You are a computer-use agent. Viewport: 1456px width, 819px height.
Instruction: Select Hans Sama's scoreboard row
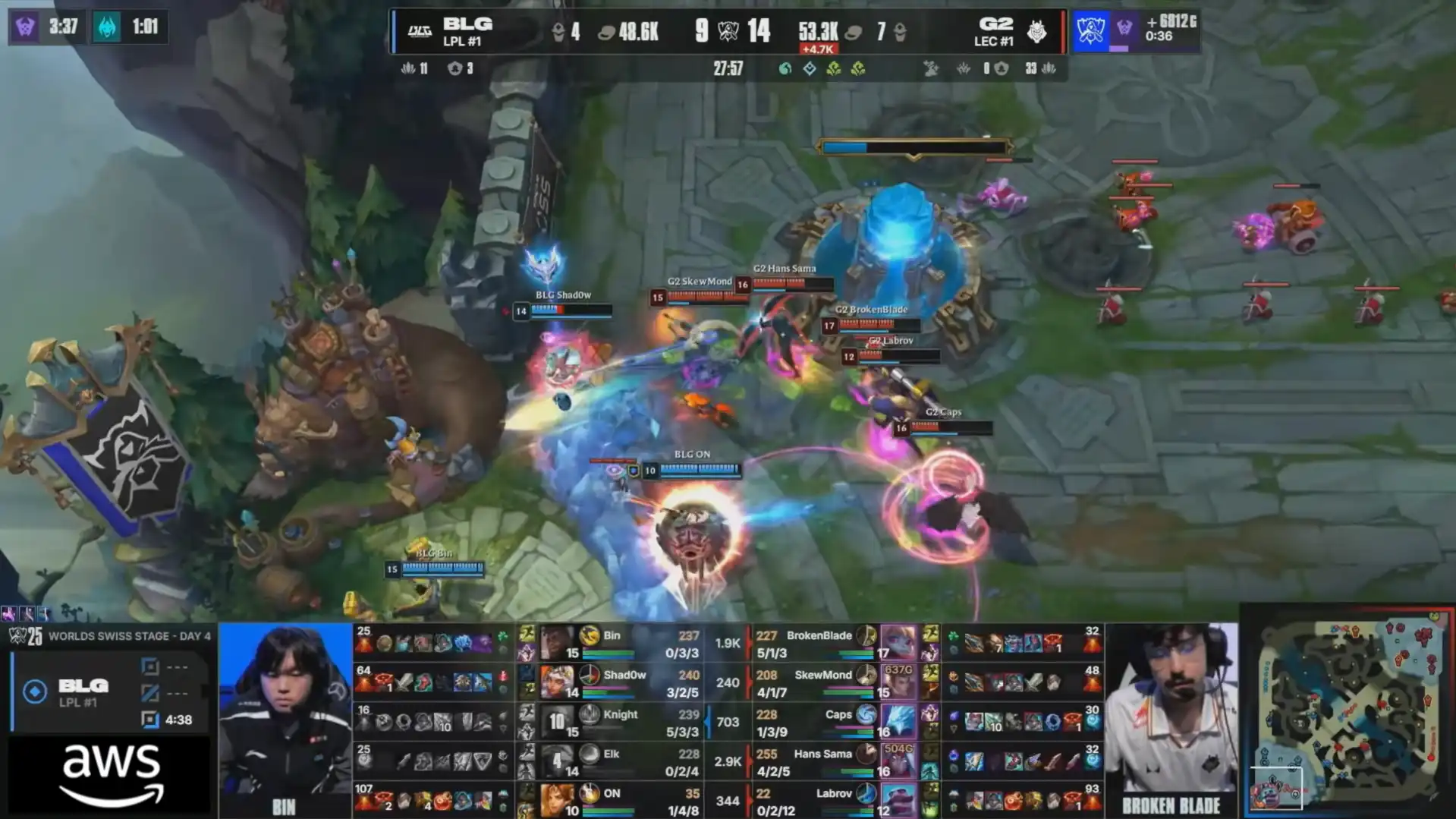[835, 761]
